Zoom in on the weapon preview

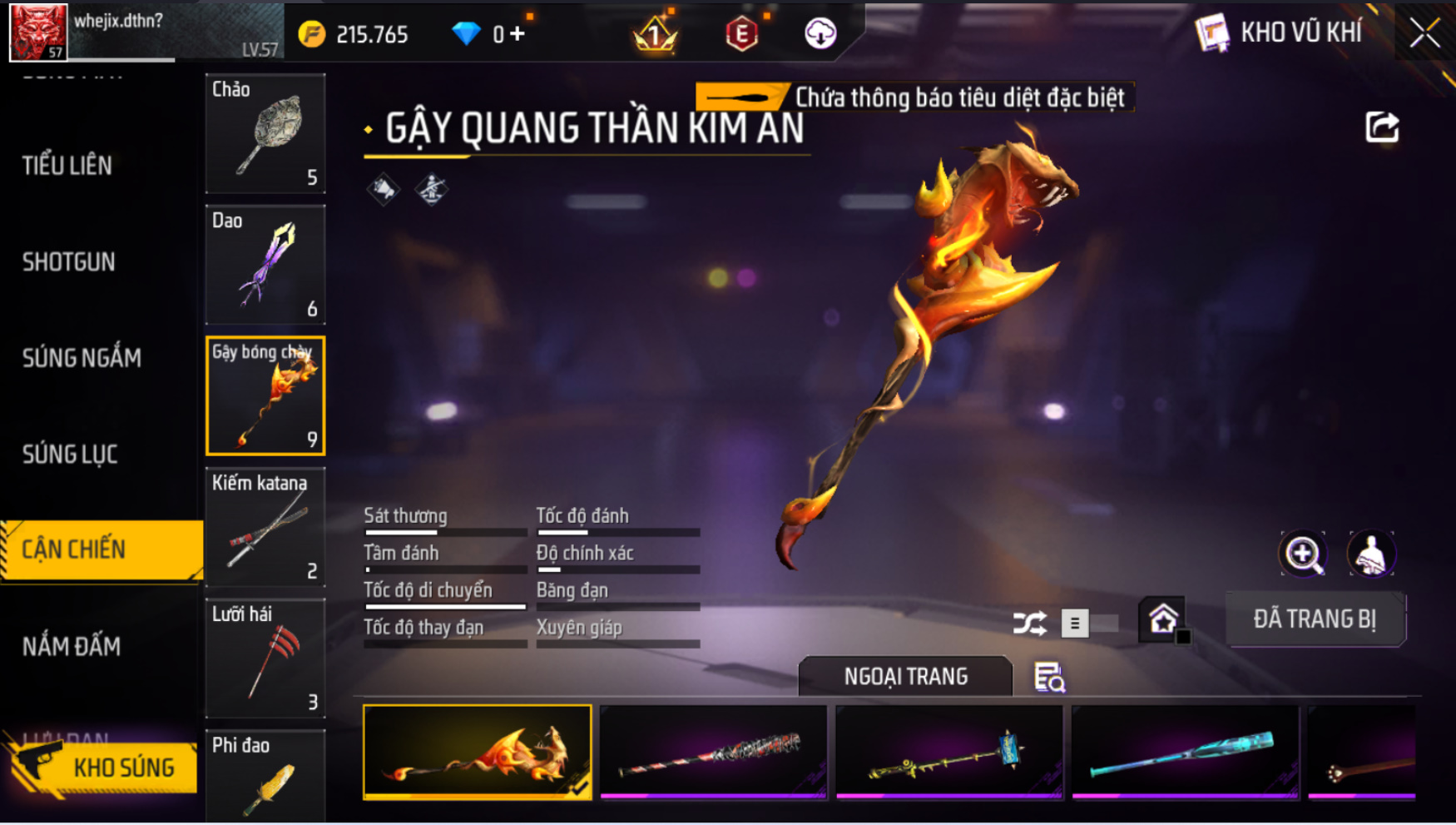point(1303,554)
